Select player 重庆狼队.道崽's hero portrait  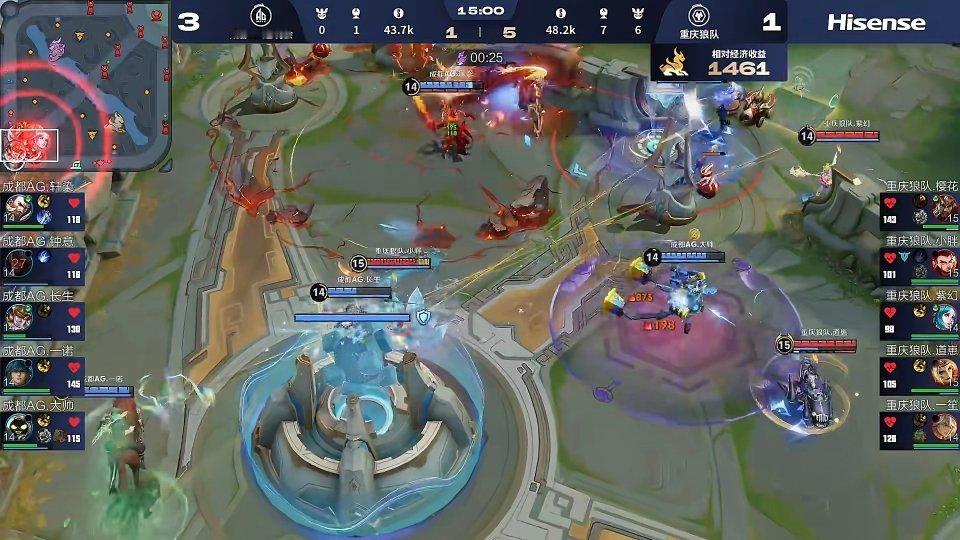[944, 374]
